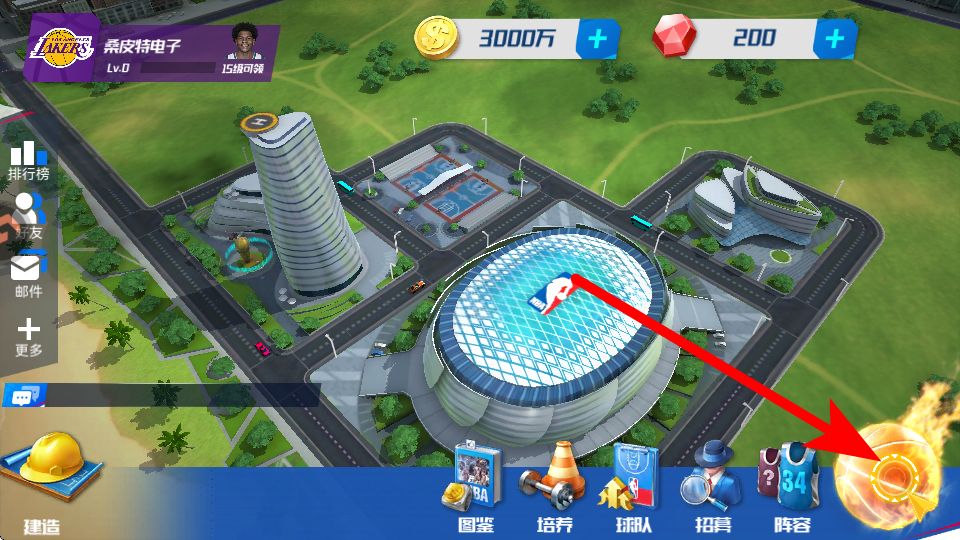Open the 好友 friends list
Image resolution: width=960 pixels, height=540 pixels.
click(x=28, y=216)
